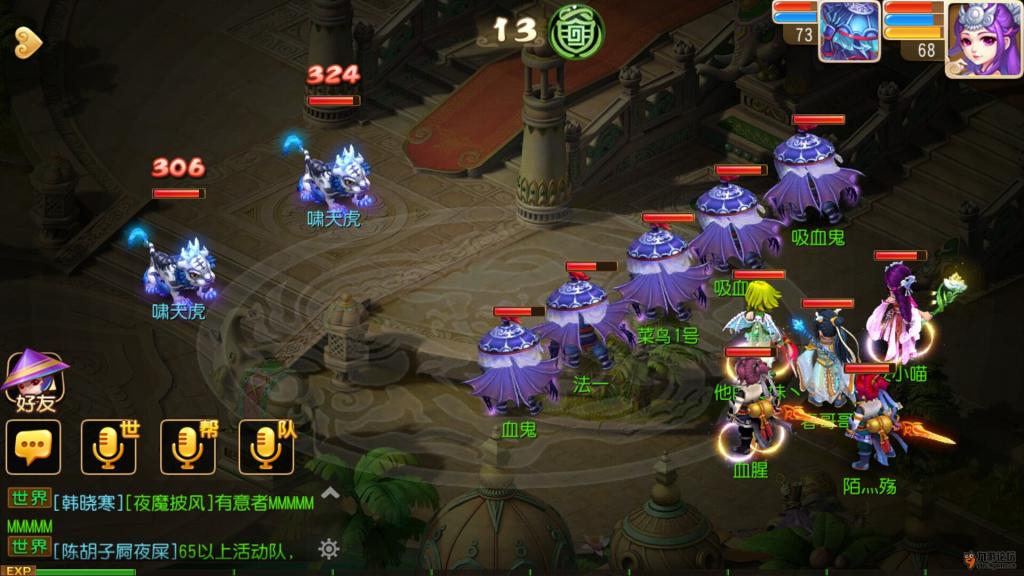Activate world voice chat microphone (世)
The image size is (1024, 576).
tap(107, 446)
